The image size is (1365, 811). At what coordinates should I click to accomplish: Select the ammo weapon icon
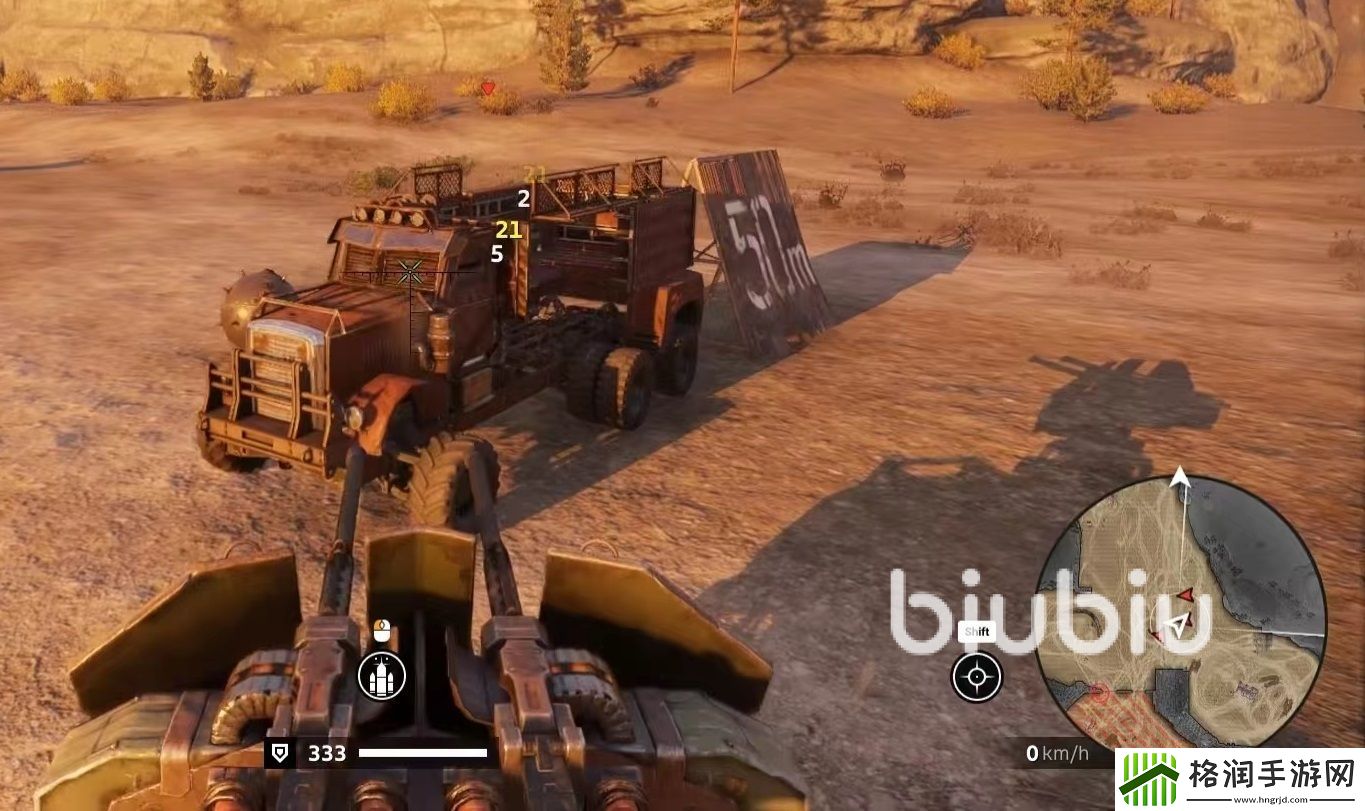click(x=382, y=676)
